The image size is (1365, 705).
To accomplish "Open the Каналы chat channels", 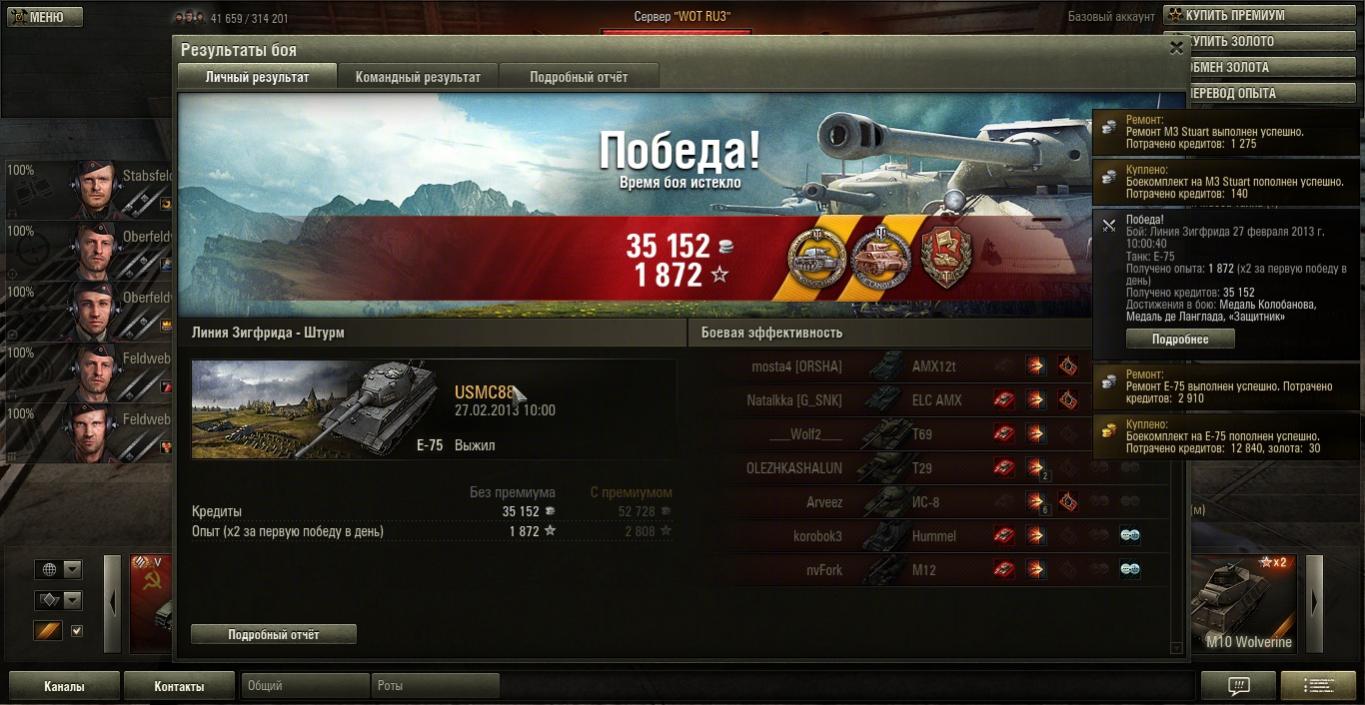I will tap(64, 686).
